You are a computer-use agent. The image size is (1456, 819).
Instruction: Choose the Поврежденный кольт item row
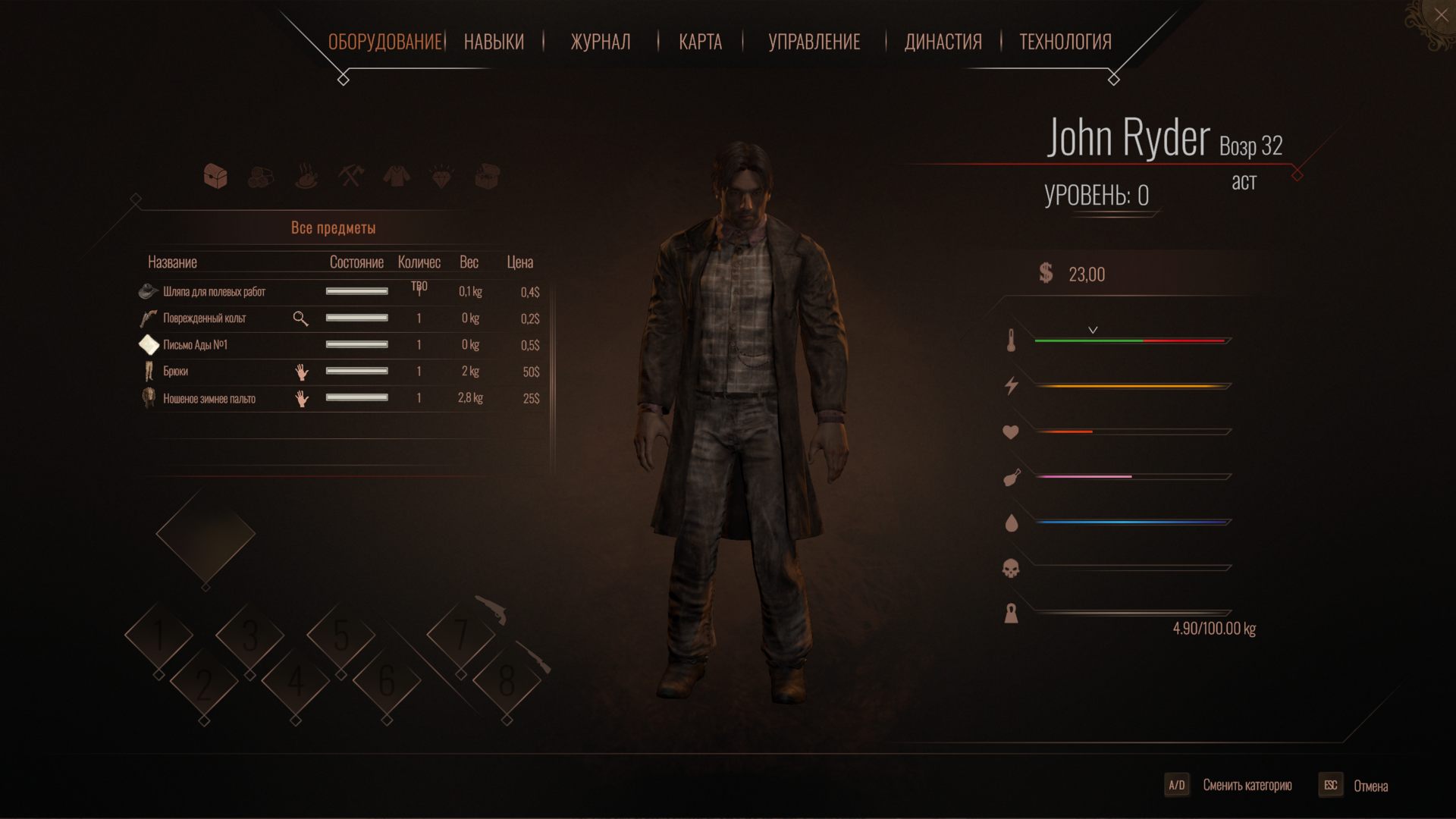tap(205, 318)
